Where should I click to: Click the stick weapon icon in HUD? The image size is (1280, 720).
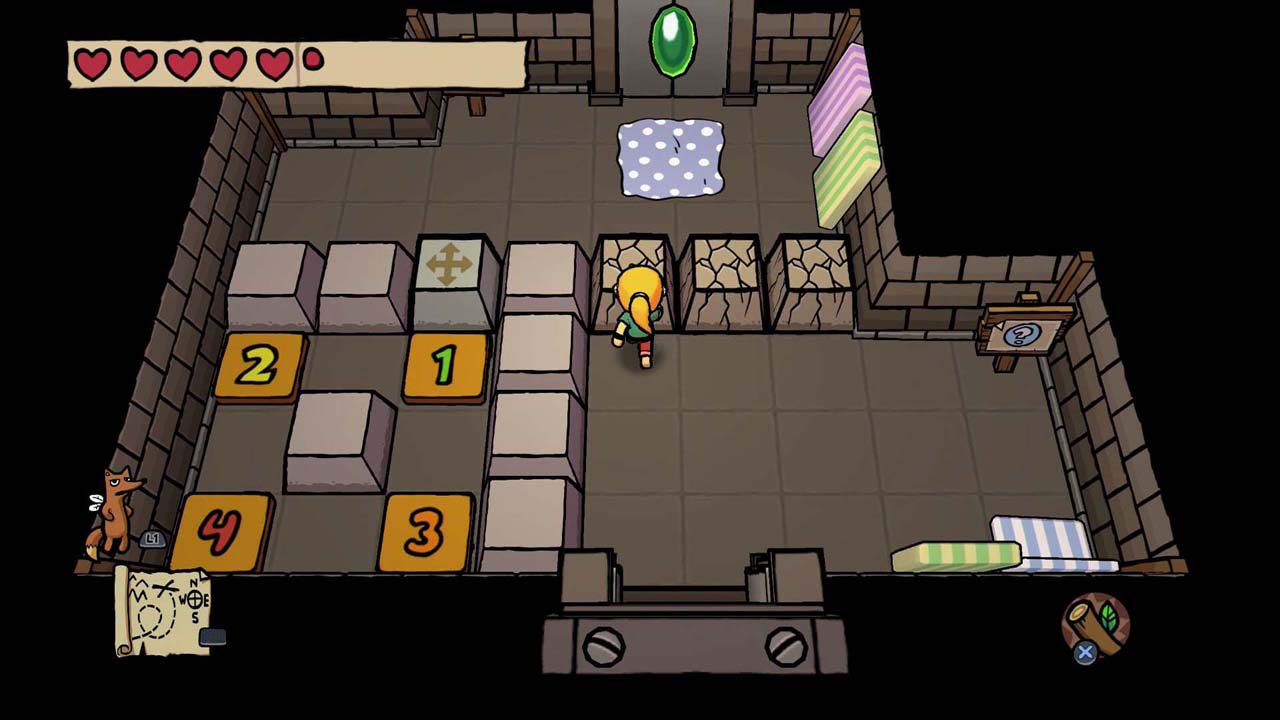[x=1094, y=628]
